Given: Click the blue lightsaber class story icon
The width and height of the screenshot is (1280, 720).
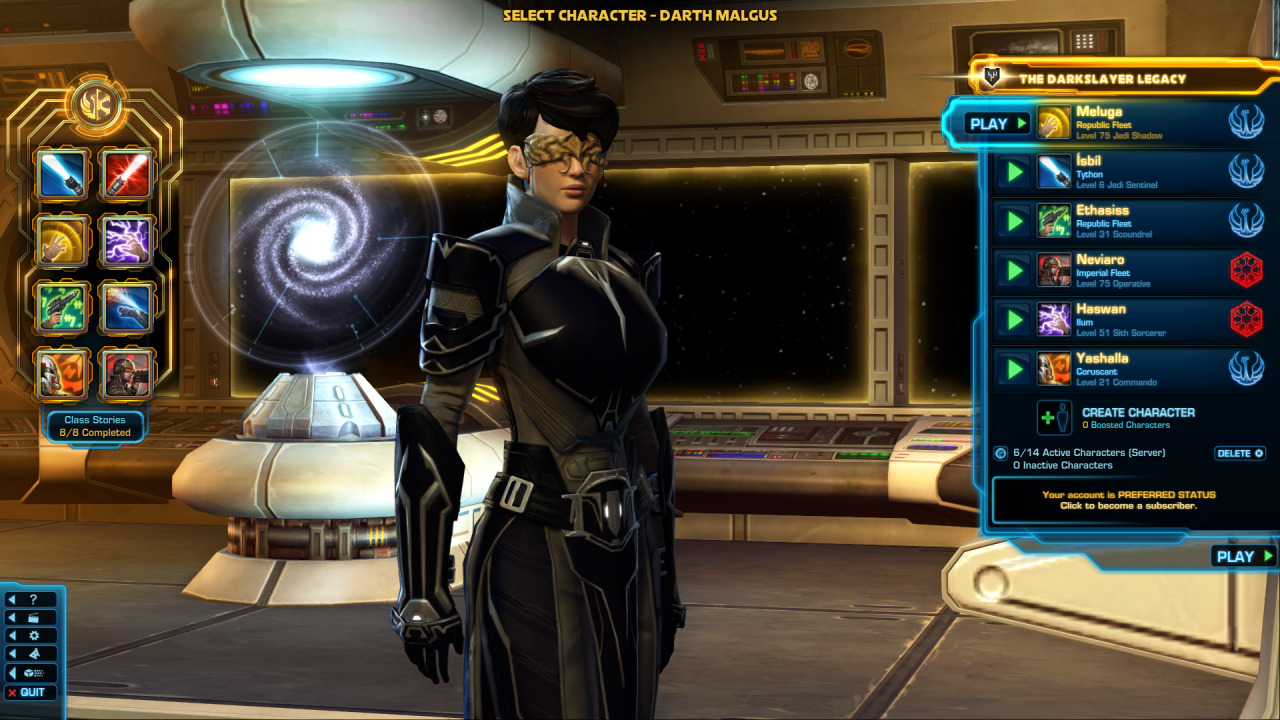Looking at the screenshot, I should (x=63, y=175).
